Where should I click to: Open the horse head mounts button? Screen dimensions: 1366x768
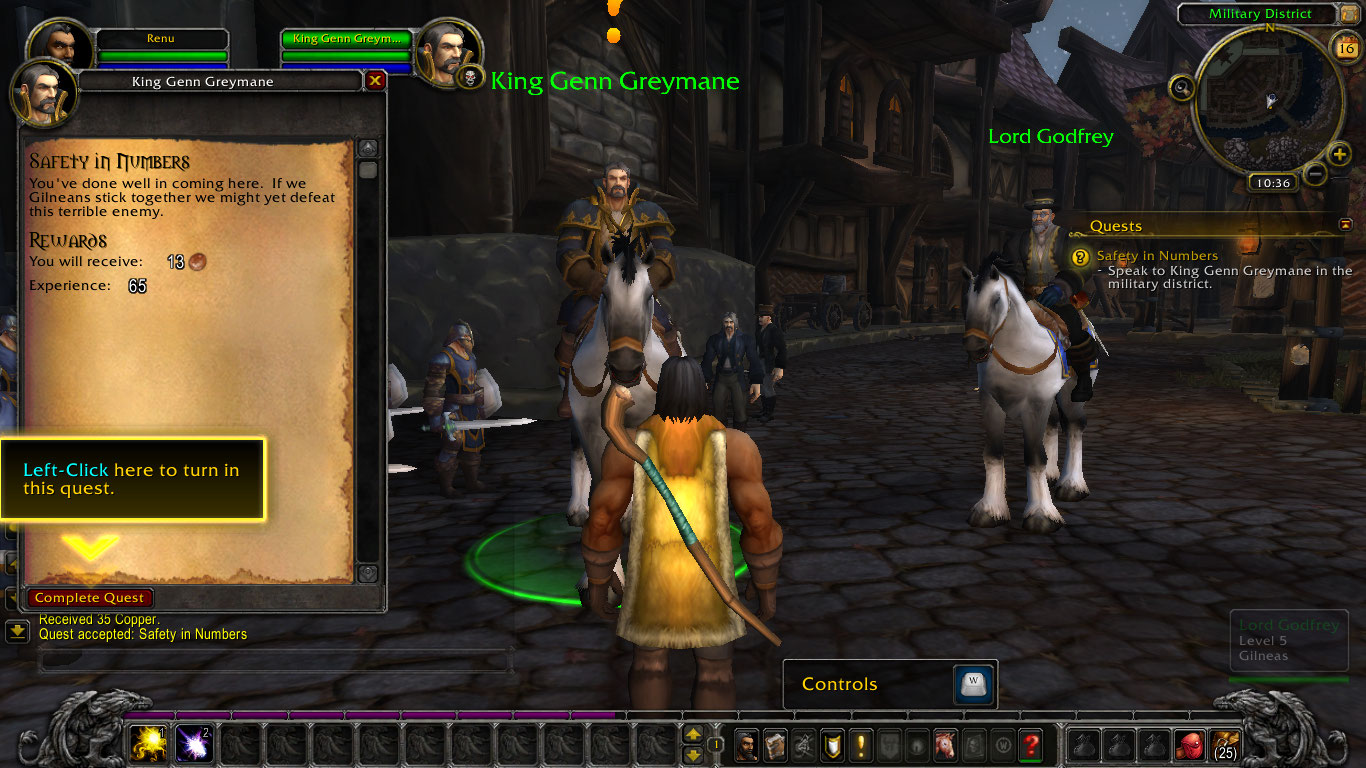[x=945, y=744]
